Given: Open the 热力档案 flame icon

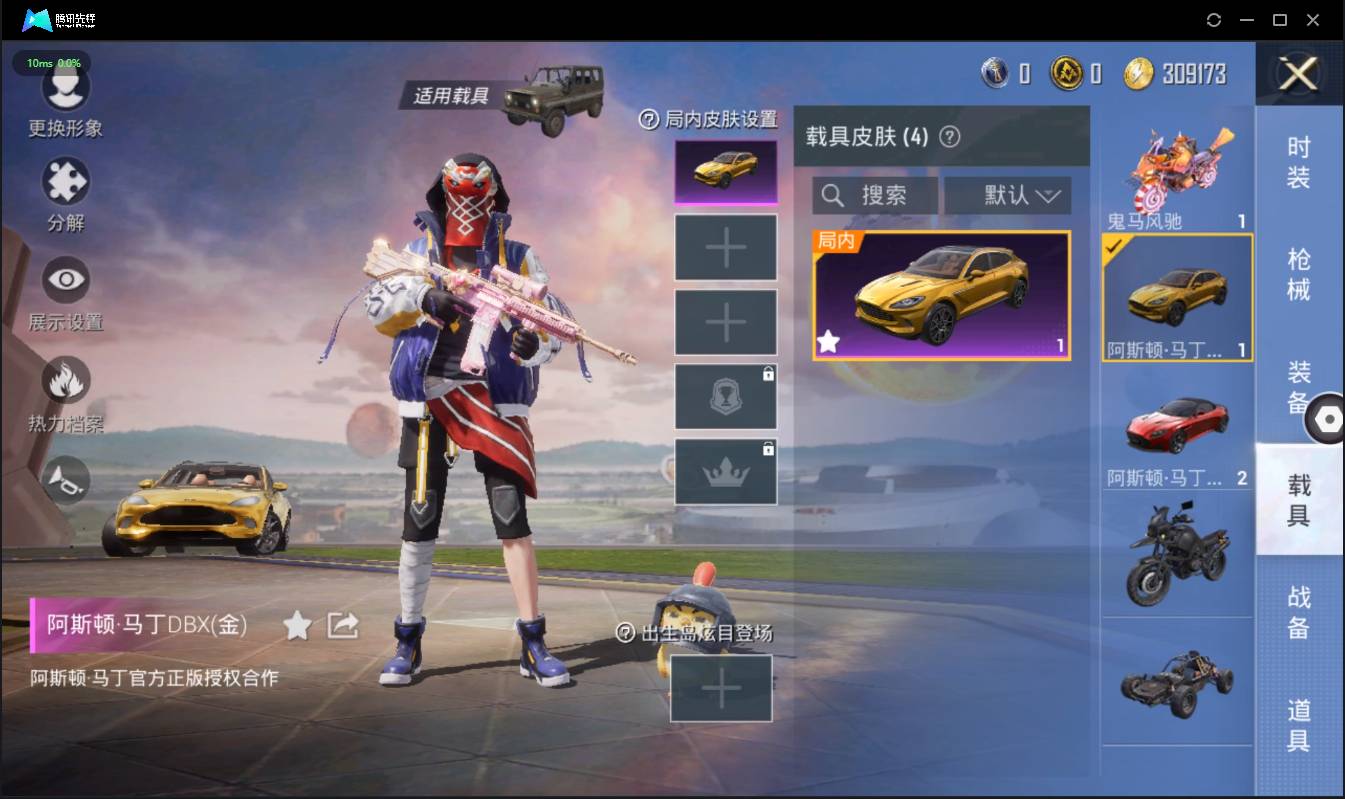Looking at the screenshot, I should [x=65, y=382].
